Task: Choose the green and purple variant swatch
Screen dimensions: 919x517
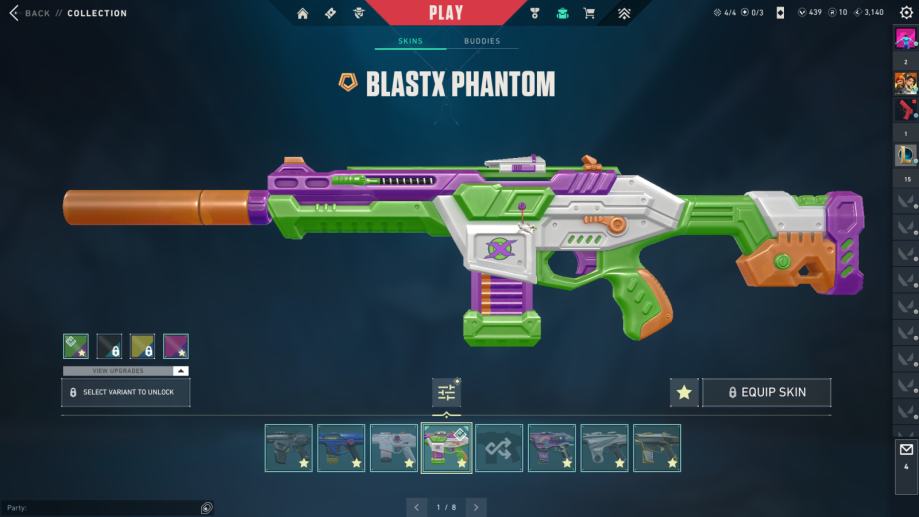Action: 76,346
